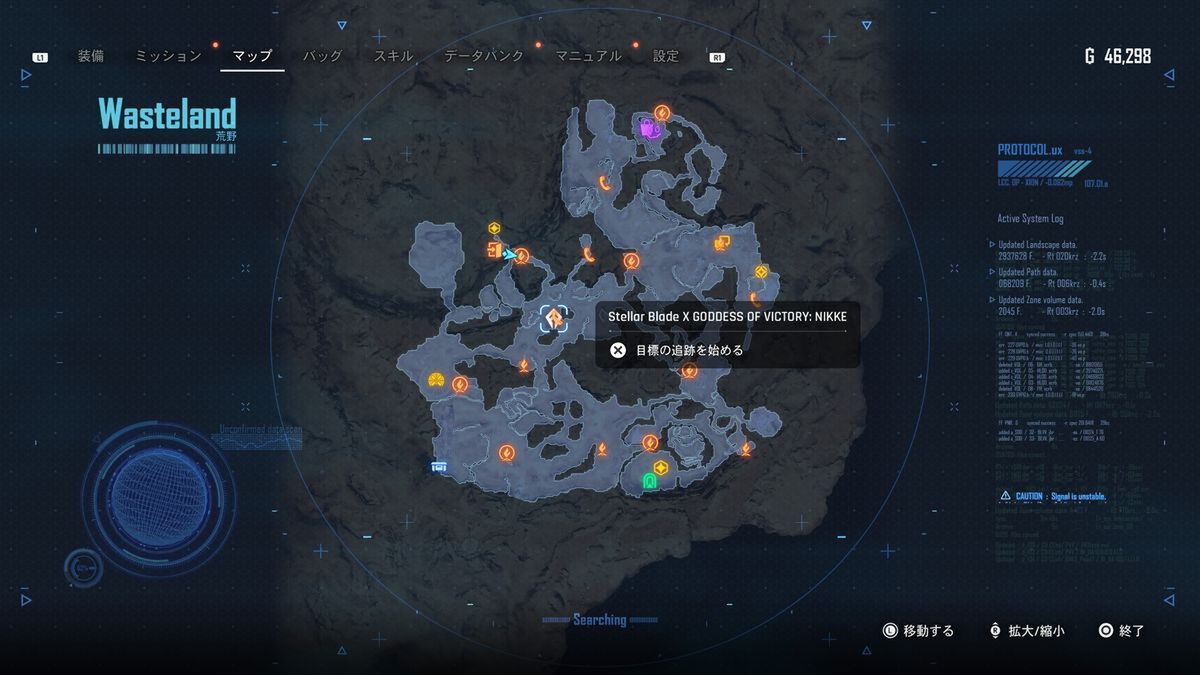The image size is (1200, 675).
Task: Switch to the バッグ (Bag) tab
Action: point(323,56)
